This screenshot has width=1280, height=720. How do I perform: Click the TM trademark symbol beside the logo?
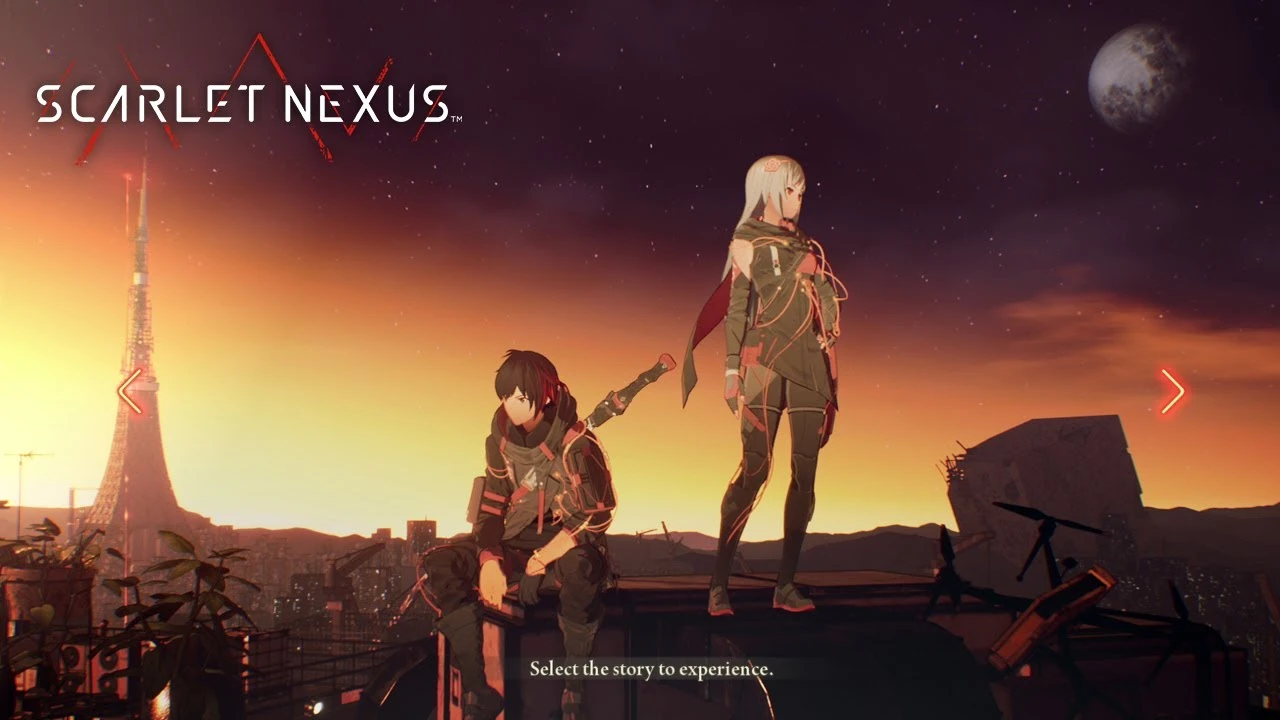click(456, 117)
